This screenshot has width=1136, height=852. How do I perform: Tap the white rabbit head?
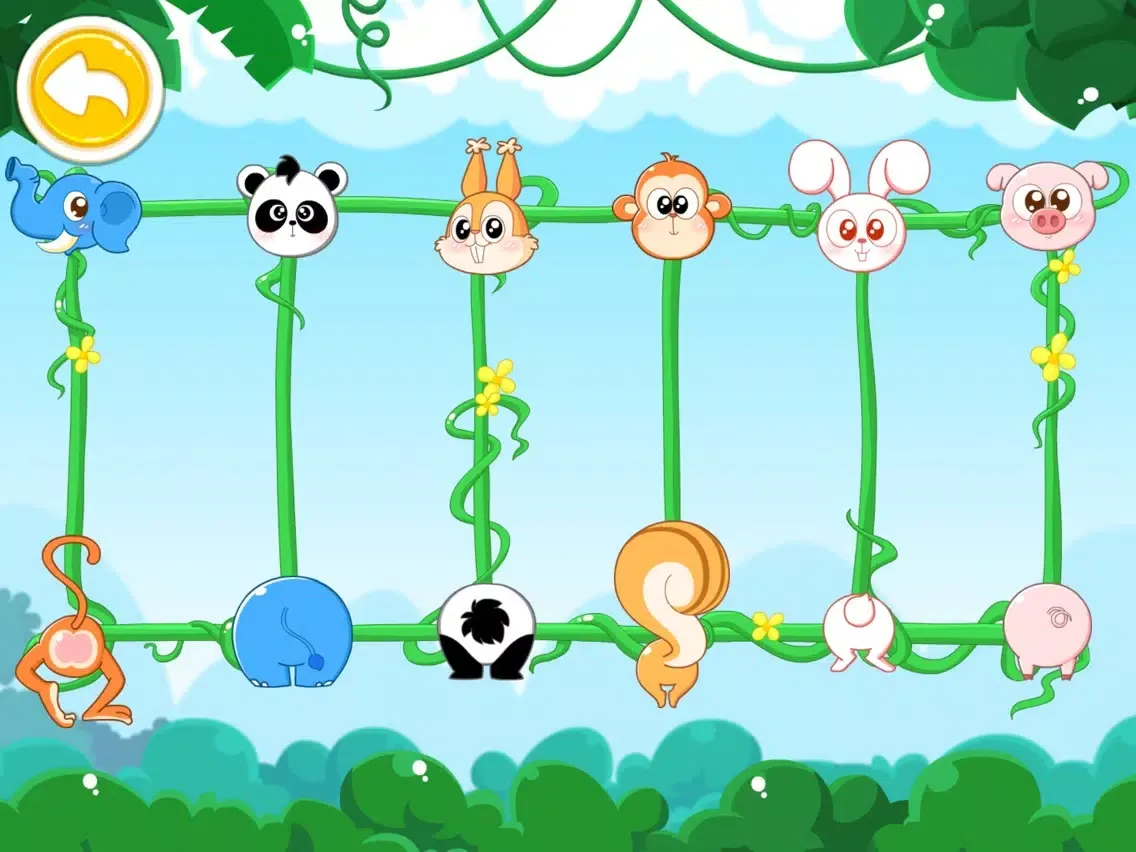(x=860, y=220)
